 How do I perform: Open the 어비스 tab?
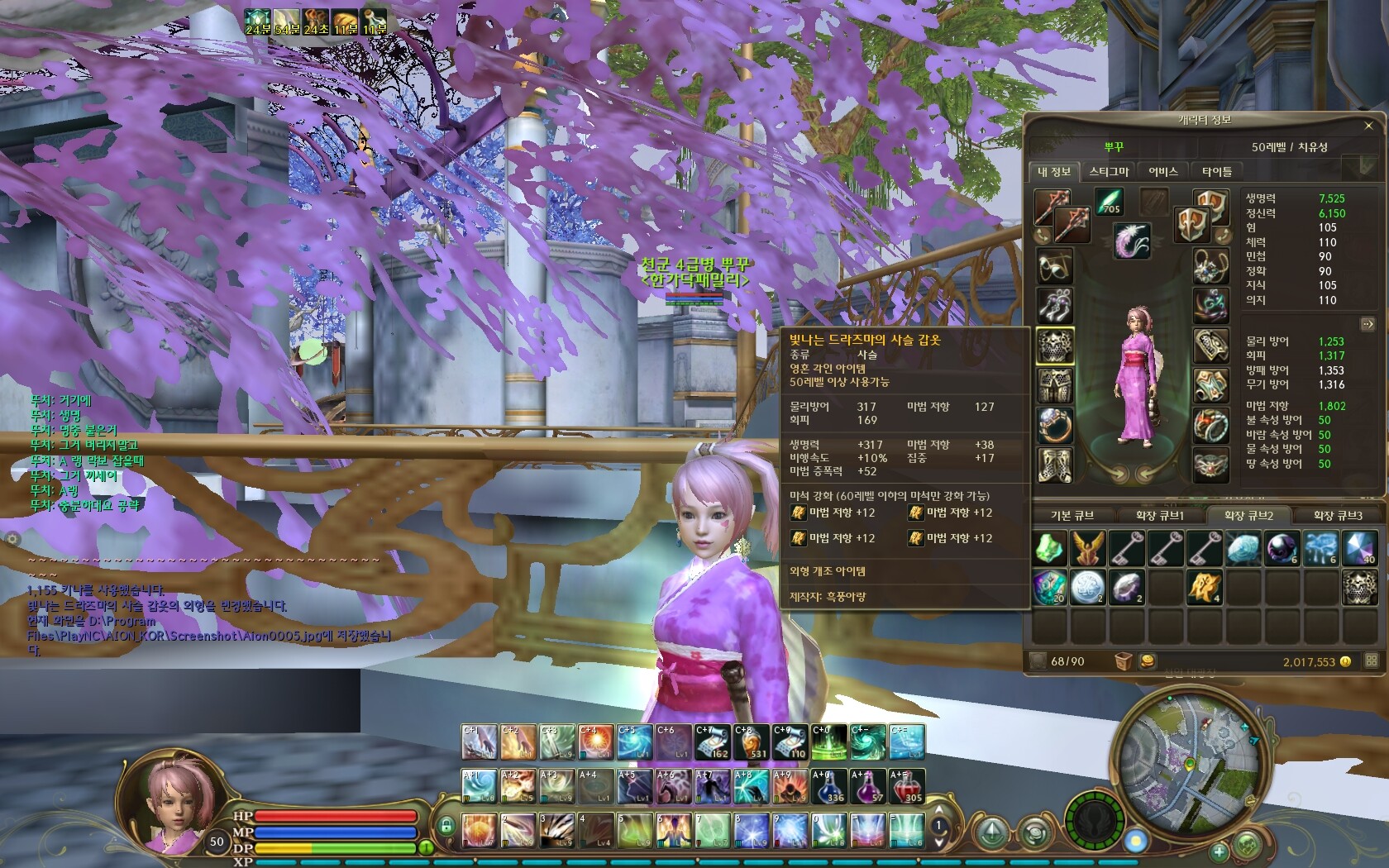[x=1162, y=171]
